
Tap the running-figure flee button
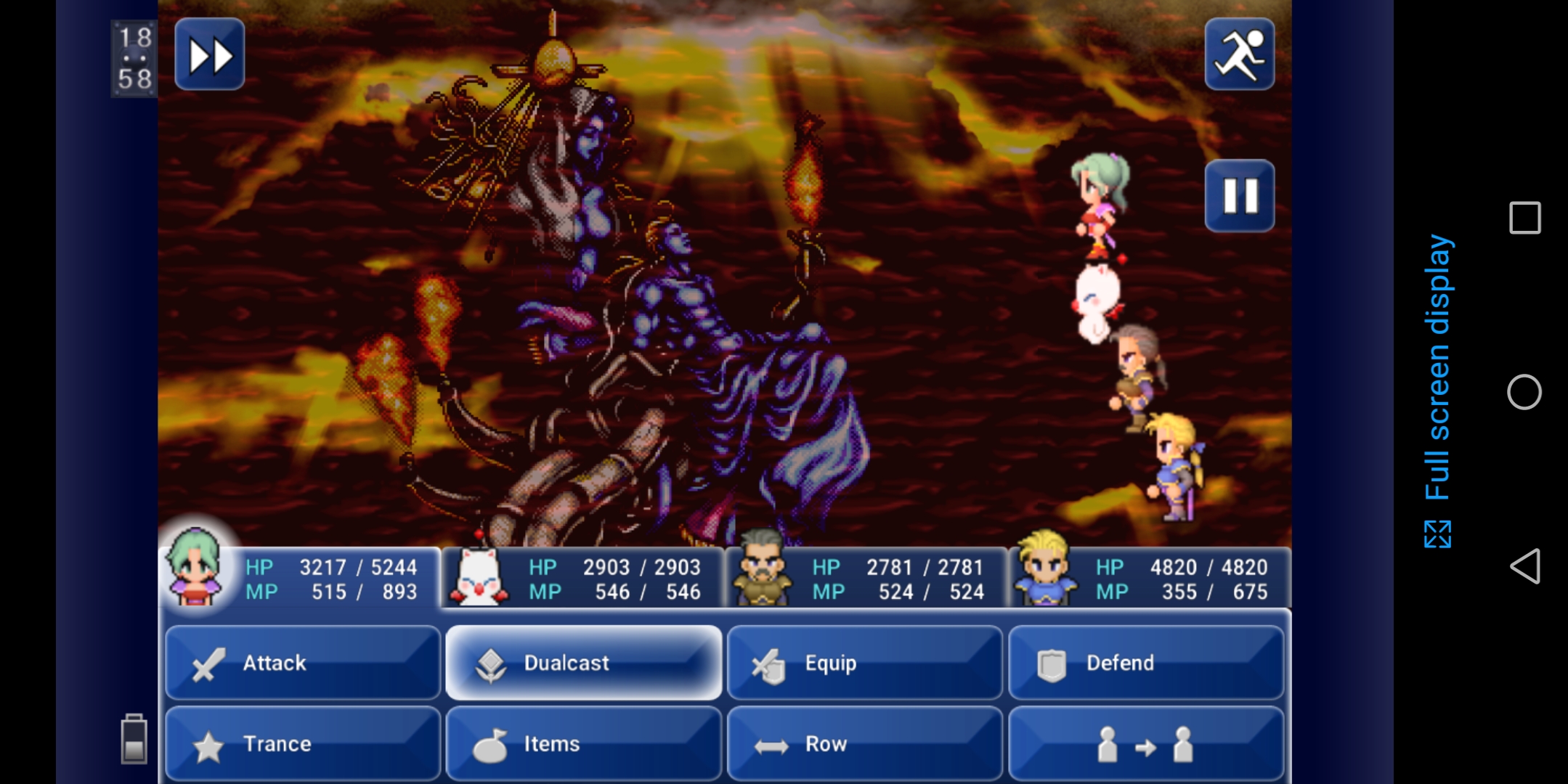[1239, 55]
